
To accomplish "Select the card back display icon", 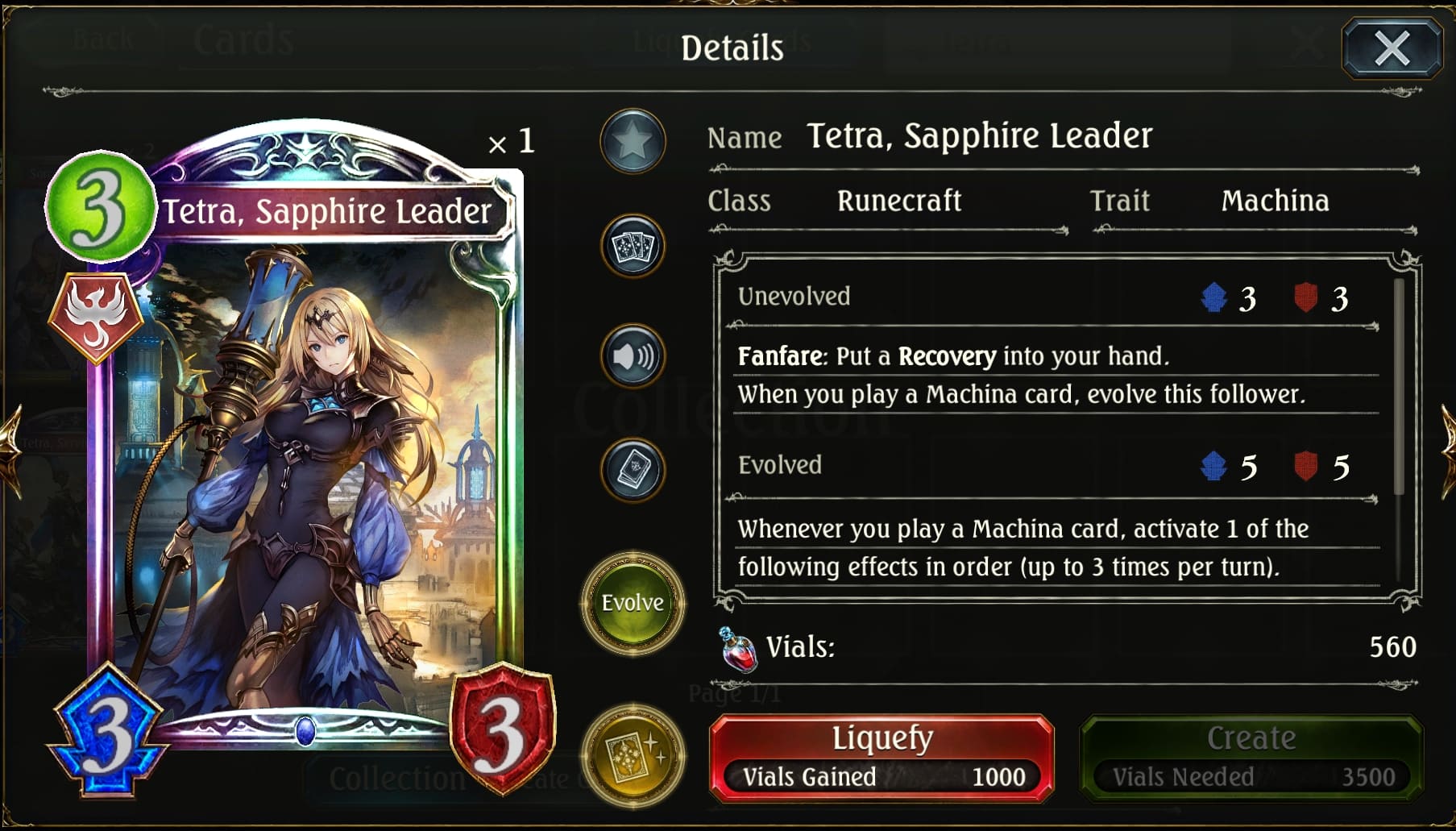I will click(x=633, y=470).
